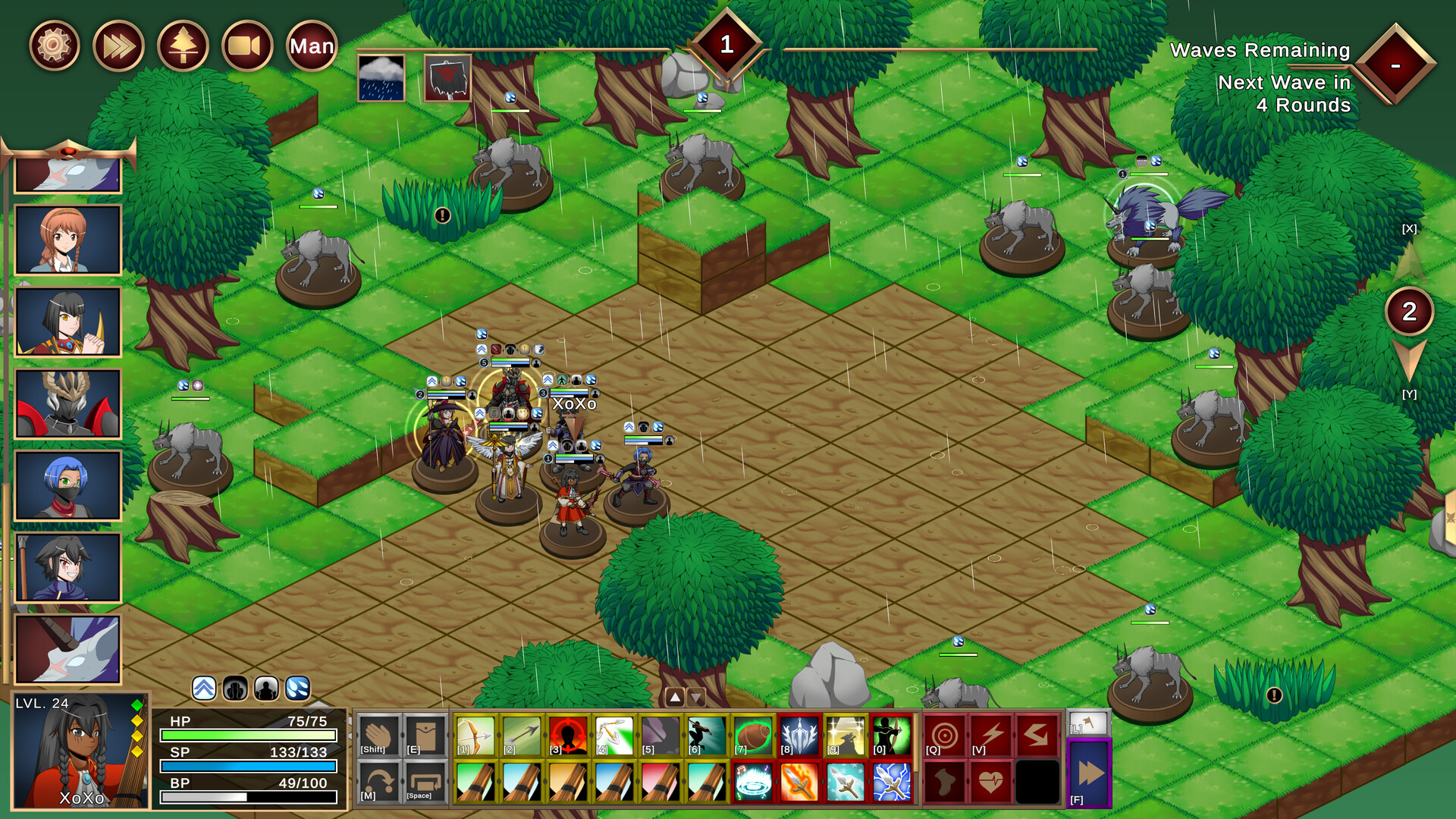The image size is (1456, 819).
Task: Activate the red crosshair target skill
Action: 568,735
